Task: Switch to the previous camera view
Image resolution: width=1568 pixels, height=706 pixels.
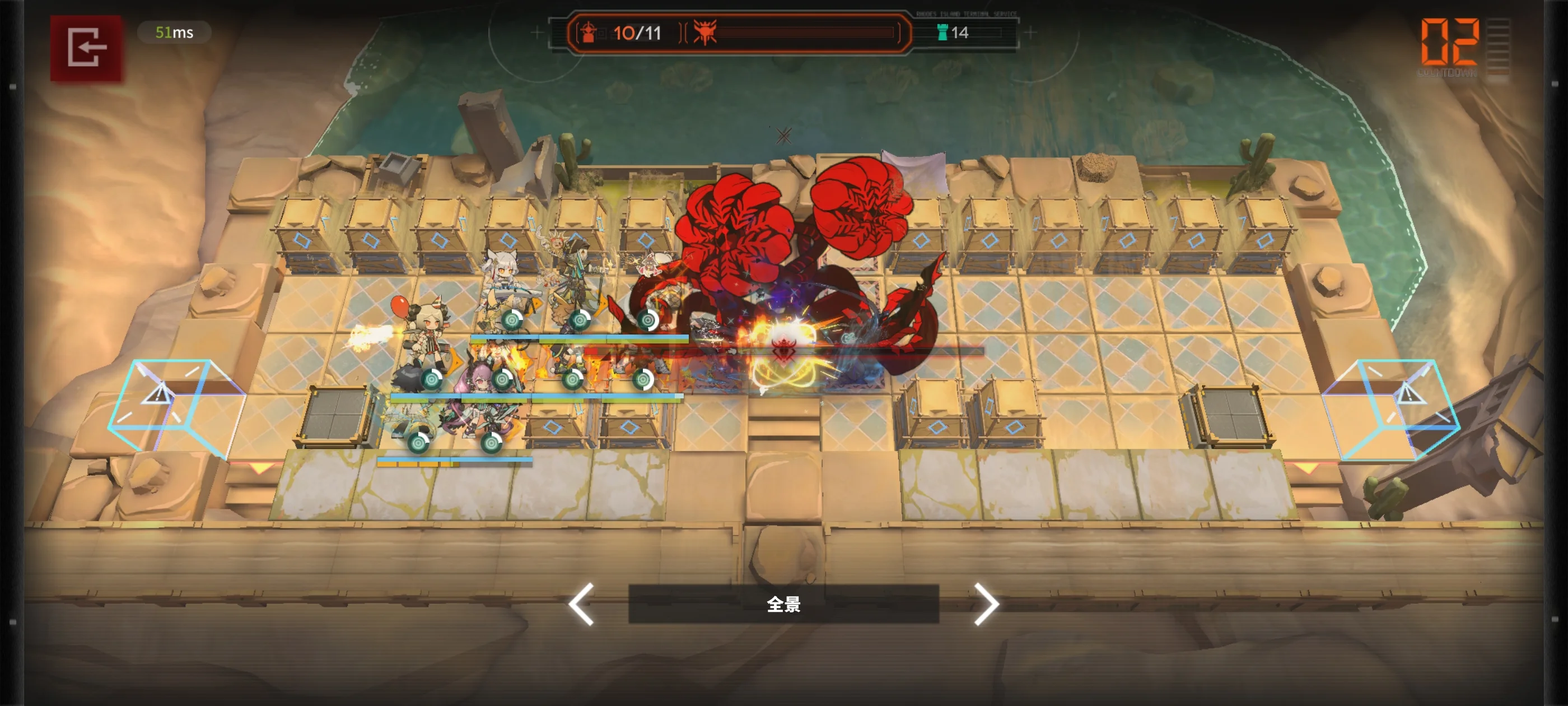Action: pos(581,603)
